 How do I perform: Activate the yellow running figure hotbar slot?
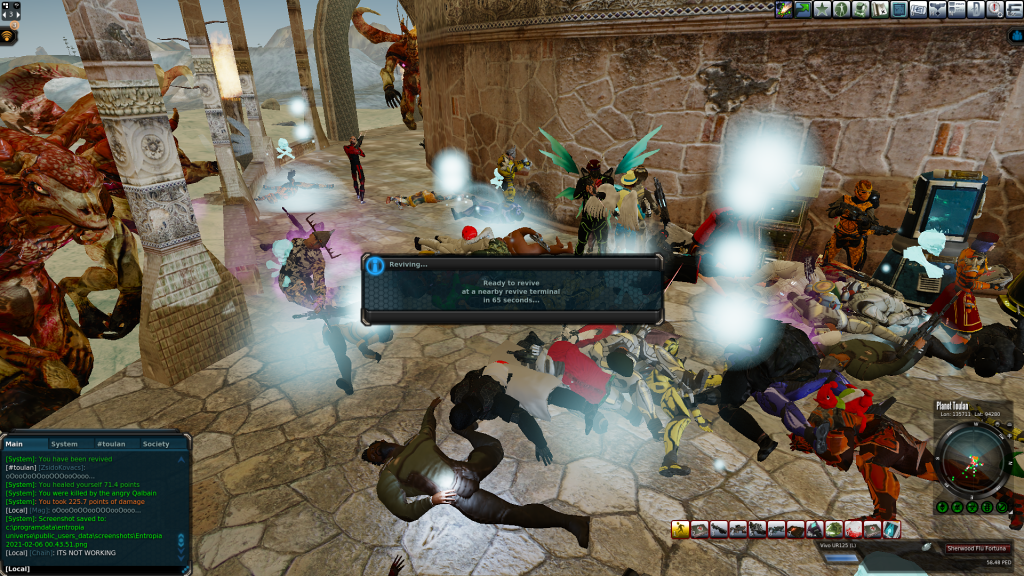click(x=681, y=529)
